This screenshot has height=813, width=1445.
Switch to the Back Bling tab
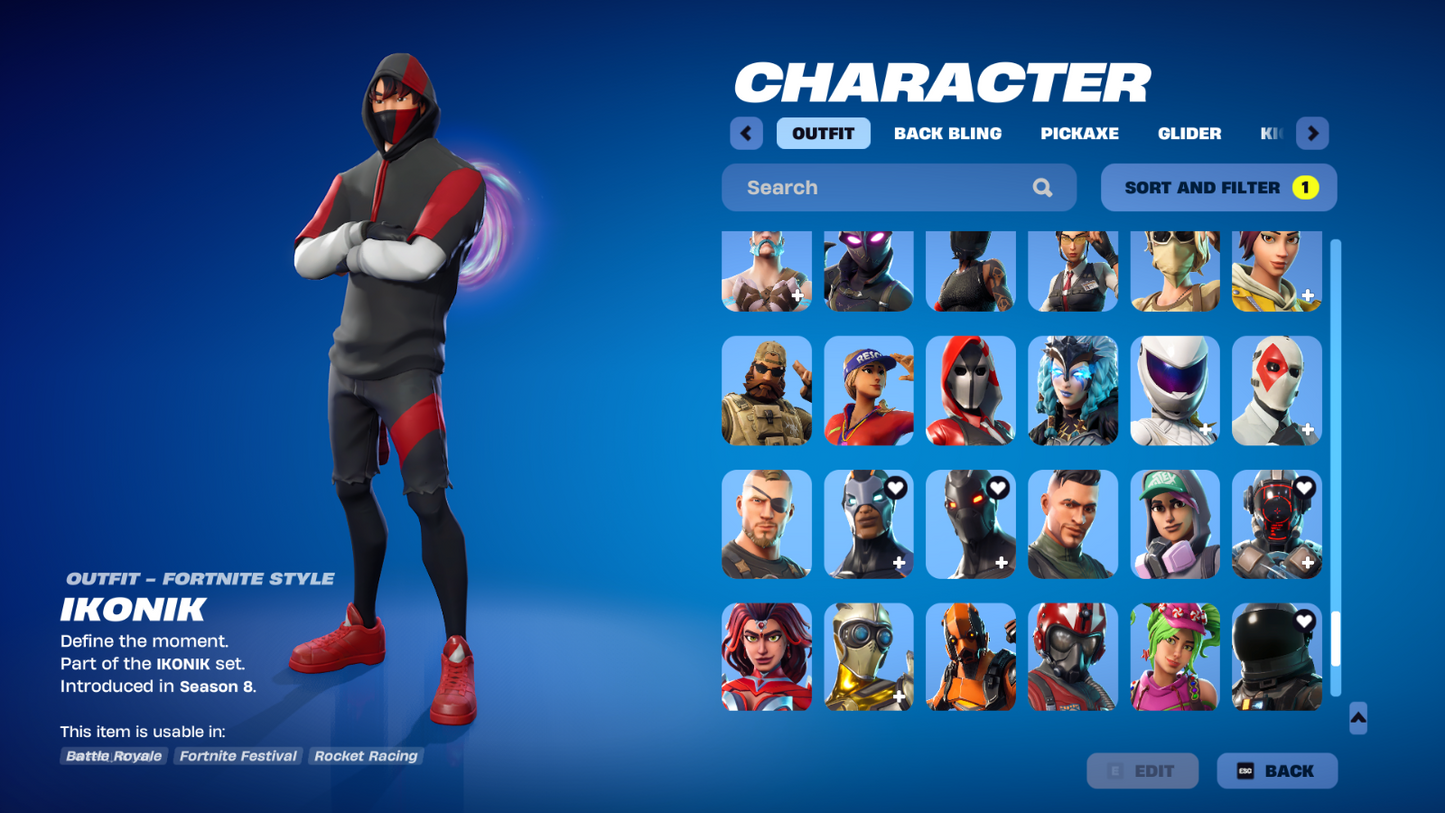pos(948,133)
